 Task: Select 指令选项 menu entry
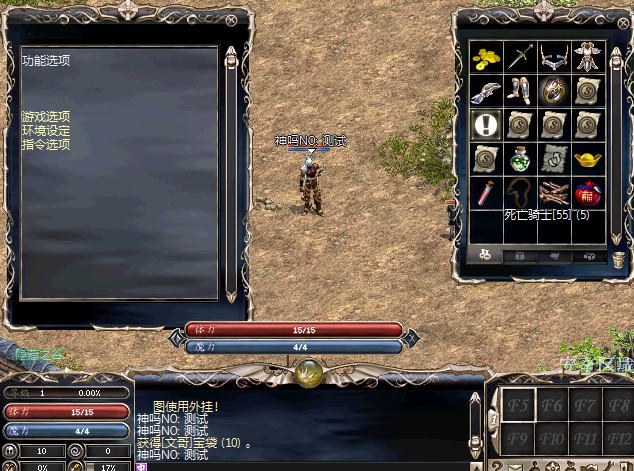(46, 145)
